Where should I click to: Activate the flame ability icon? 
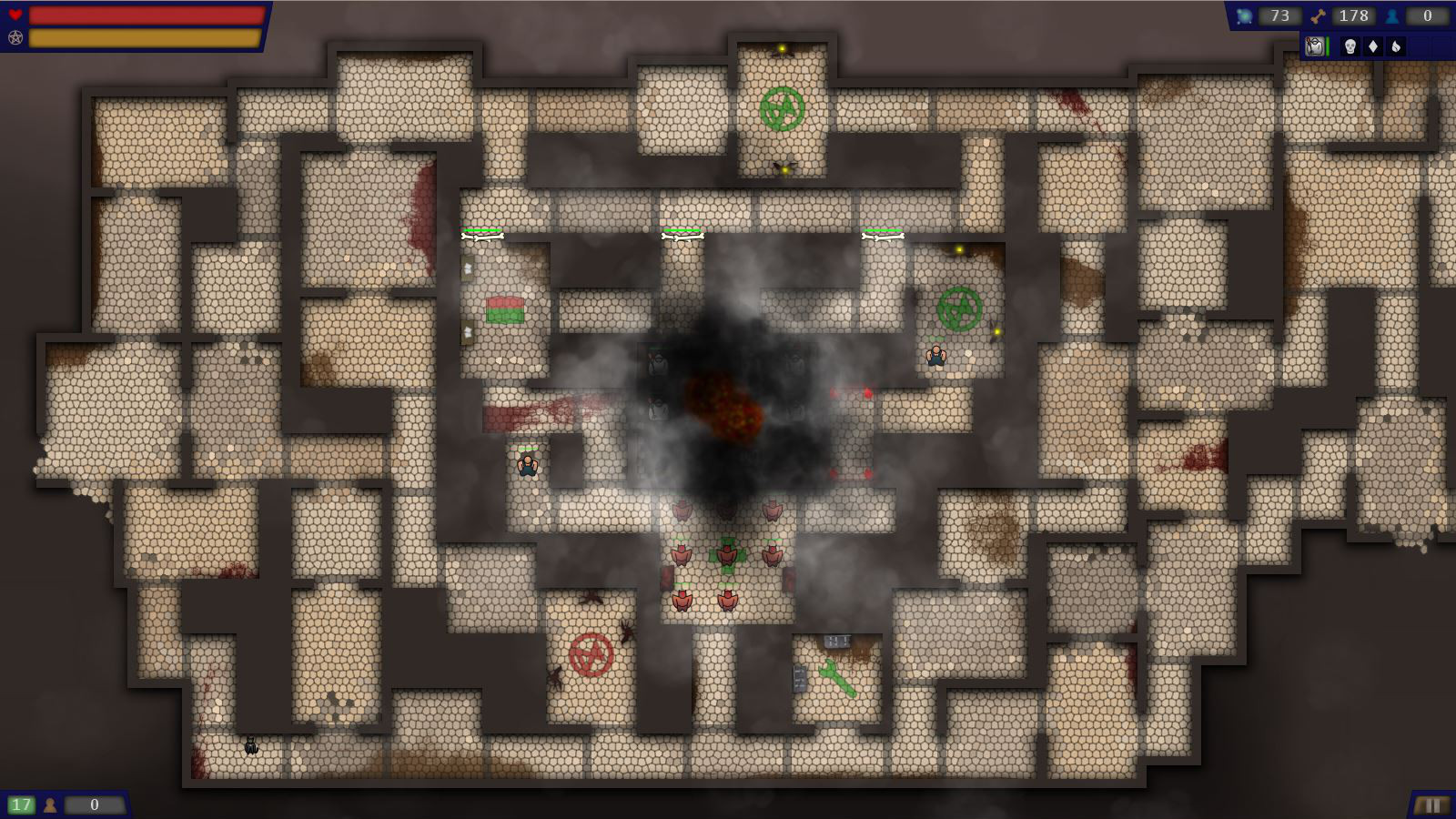coord(1396,46)
